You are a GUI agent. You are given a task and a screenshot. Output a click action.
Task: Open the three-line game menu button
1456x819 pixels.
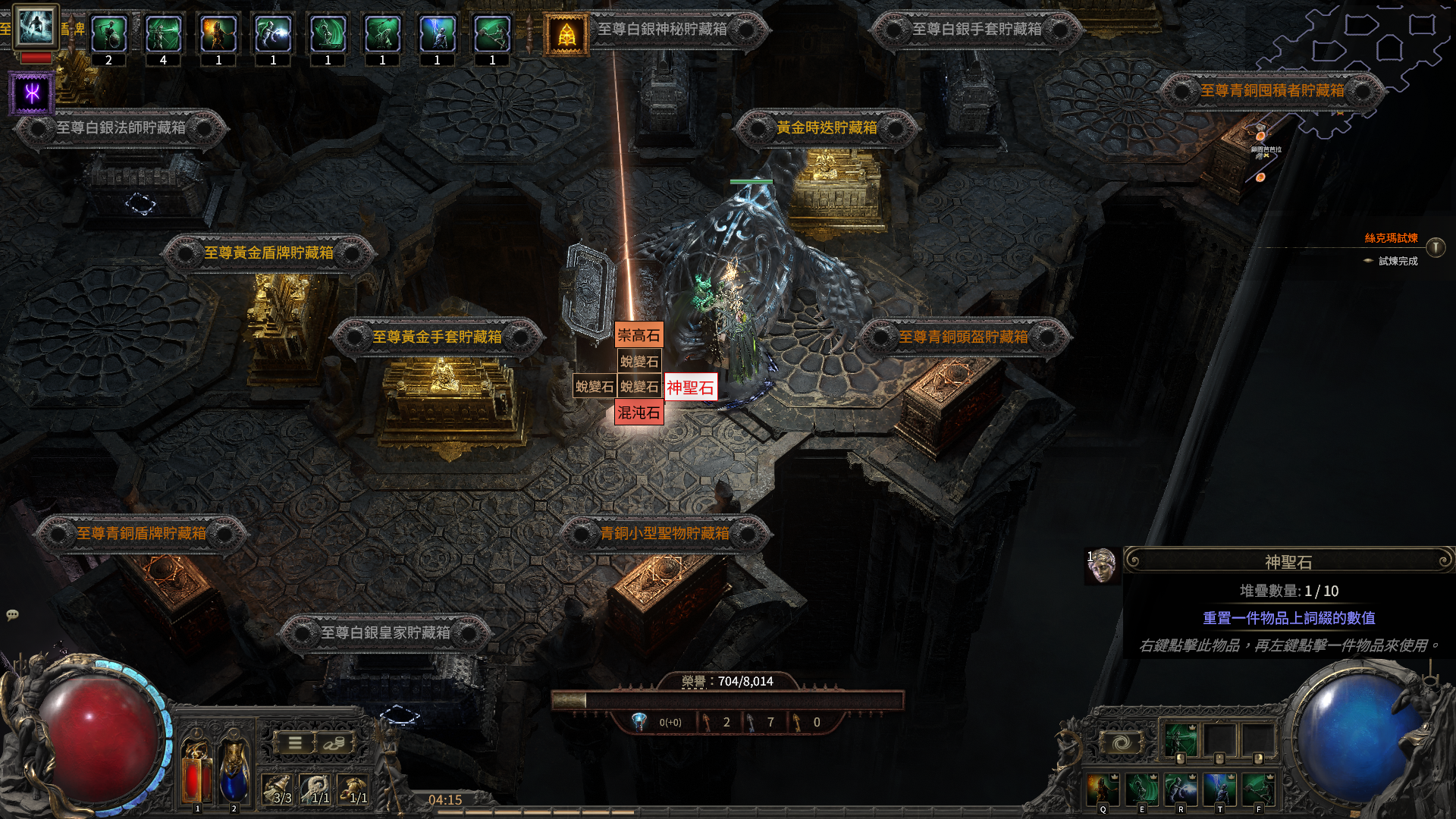[295, 743]
